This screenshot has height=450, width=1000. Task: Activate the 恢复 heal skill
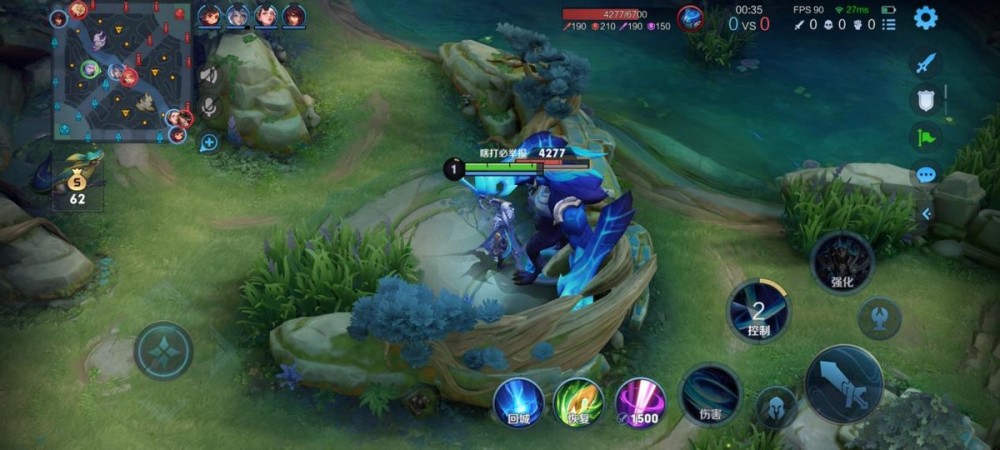click(x=578, y=402)
